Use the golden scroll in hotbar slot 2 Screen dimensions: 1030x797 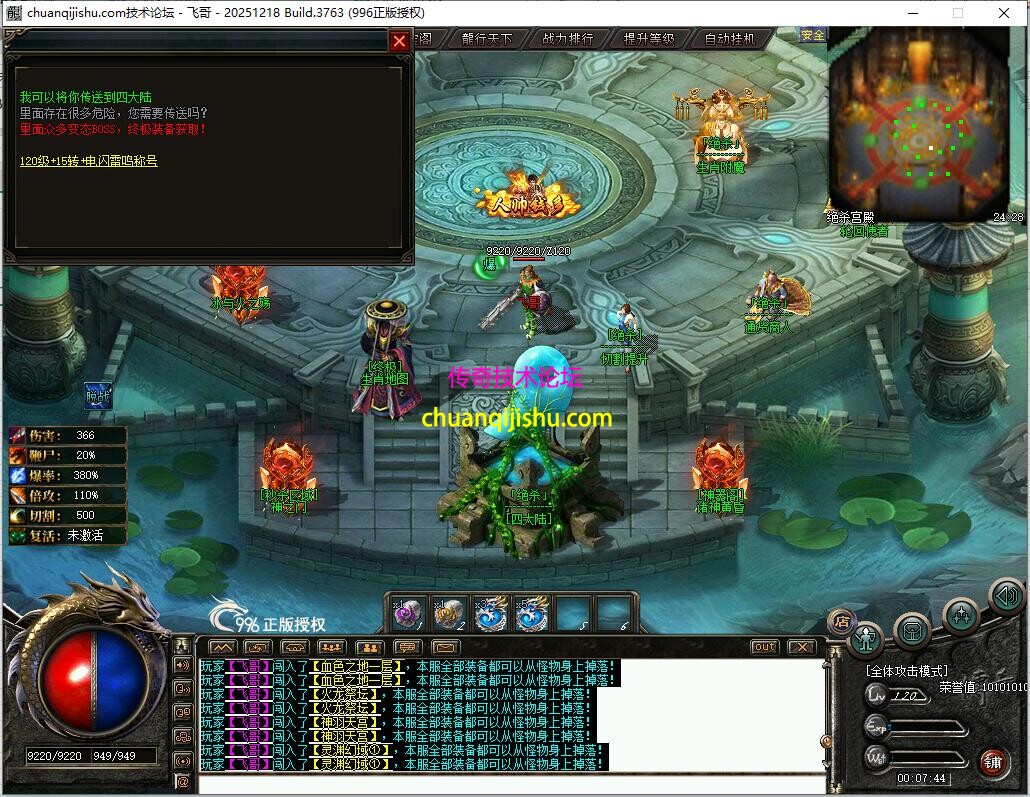[x=449, y=613]
